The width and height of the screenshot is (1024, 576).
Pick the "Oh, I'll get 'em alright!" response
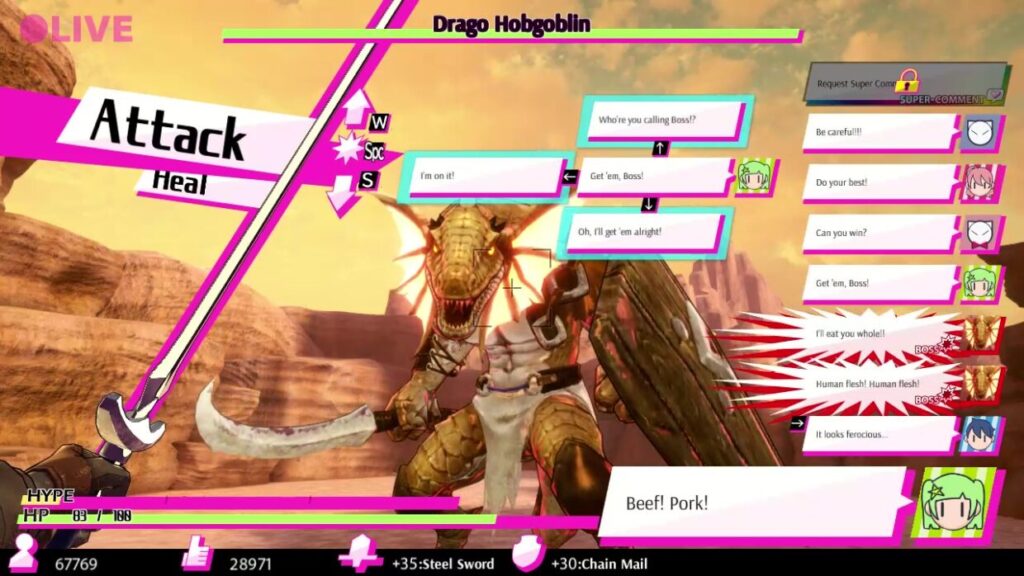pyautogui.click(x=643, y=232)
